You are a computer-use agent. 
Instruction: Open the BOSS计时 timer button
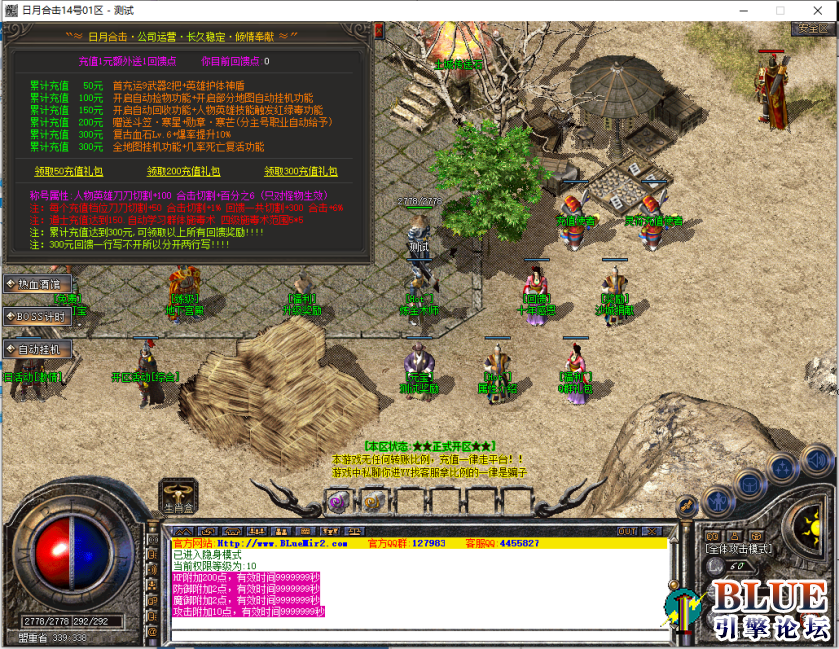point(38,316)
